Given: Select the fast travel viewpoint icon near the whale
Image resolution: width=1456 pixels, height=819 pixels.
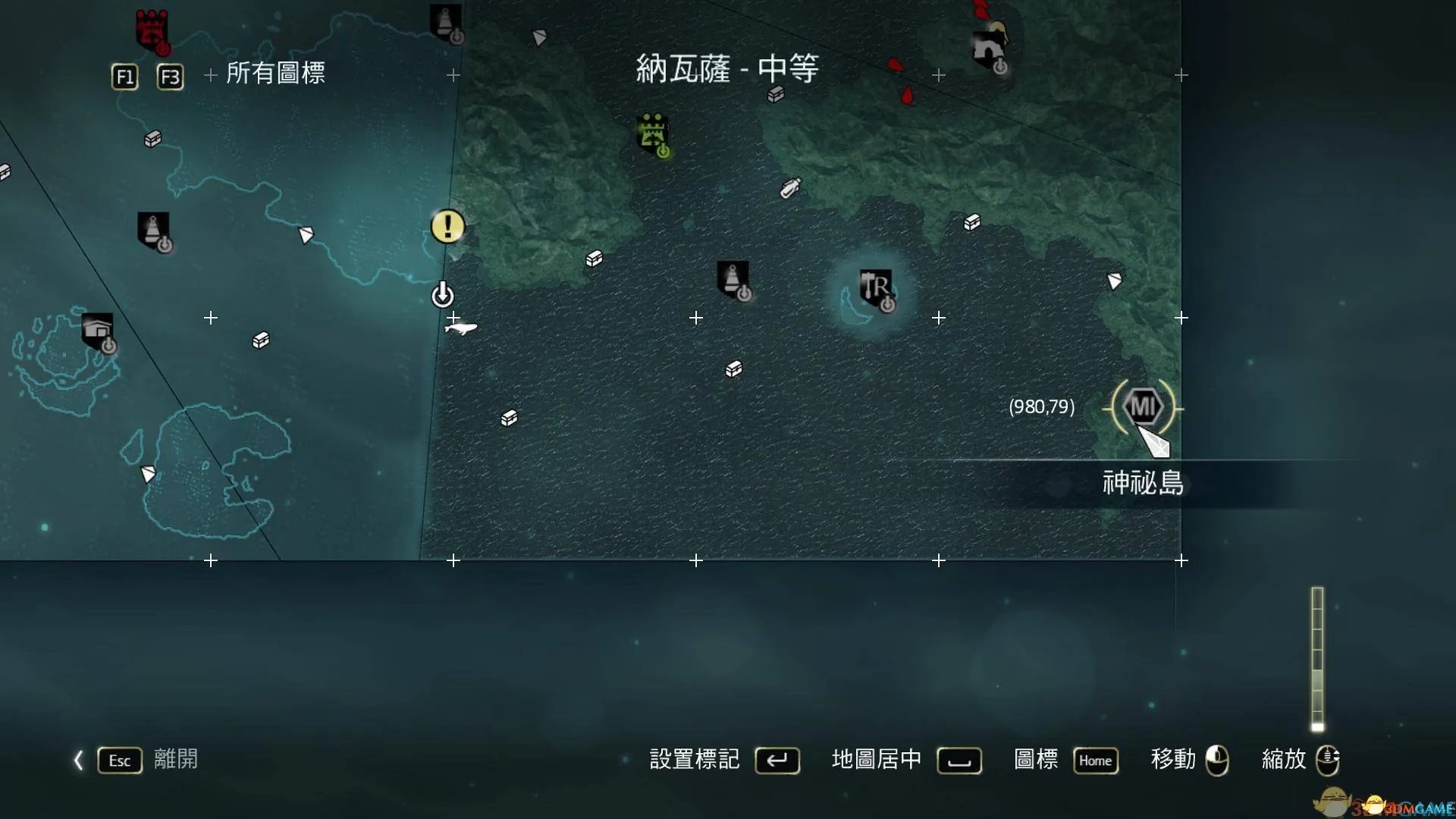Looking at the screenshot, I should coord(444,296).
